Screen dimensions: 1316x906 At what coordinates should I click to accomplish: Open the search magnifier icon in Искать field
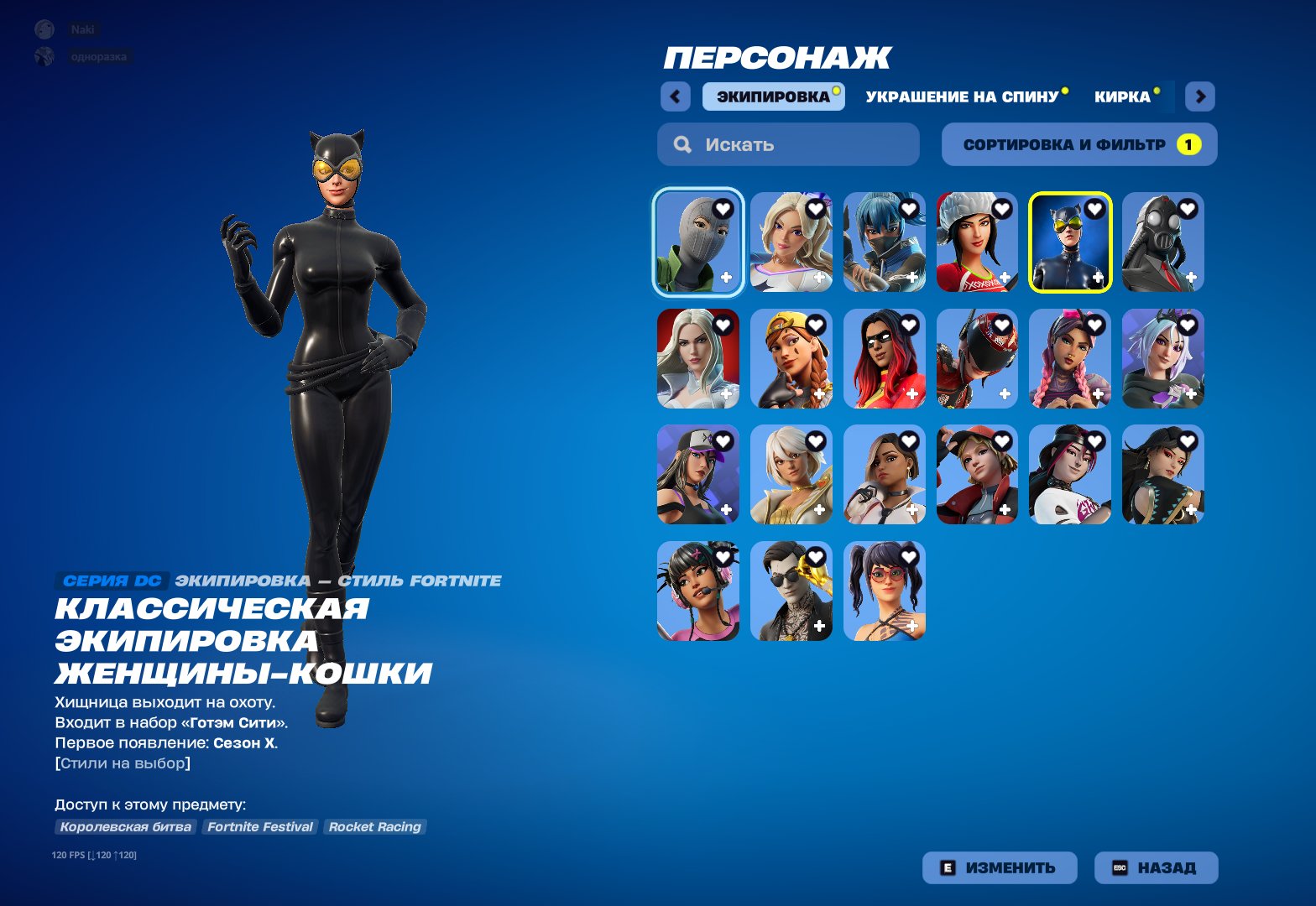point(681,144)
